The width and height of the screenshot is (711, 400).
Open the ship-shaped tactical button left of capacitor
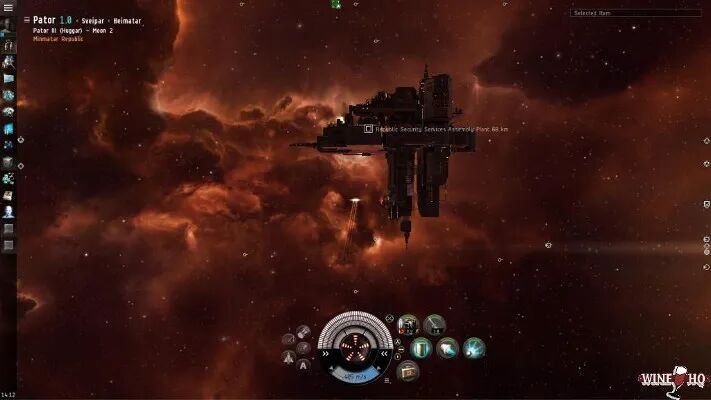pyautogui.click(x=291, y=354)
